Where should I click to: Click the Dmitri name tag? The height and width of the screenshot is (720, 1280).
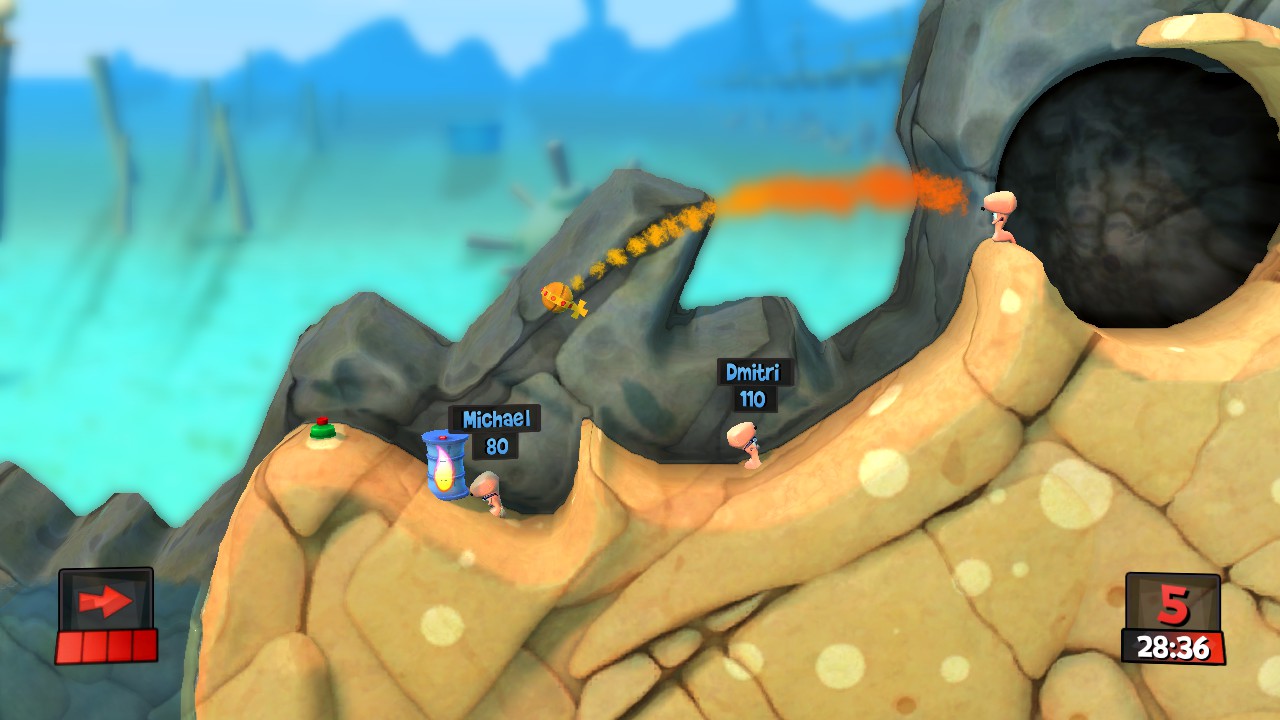(753, 371)
